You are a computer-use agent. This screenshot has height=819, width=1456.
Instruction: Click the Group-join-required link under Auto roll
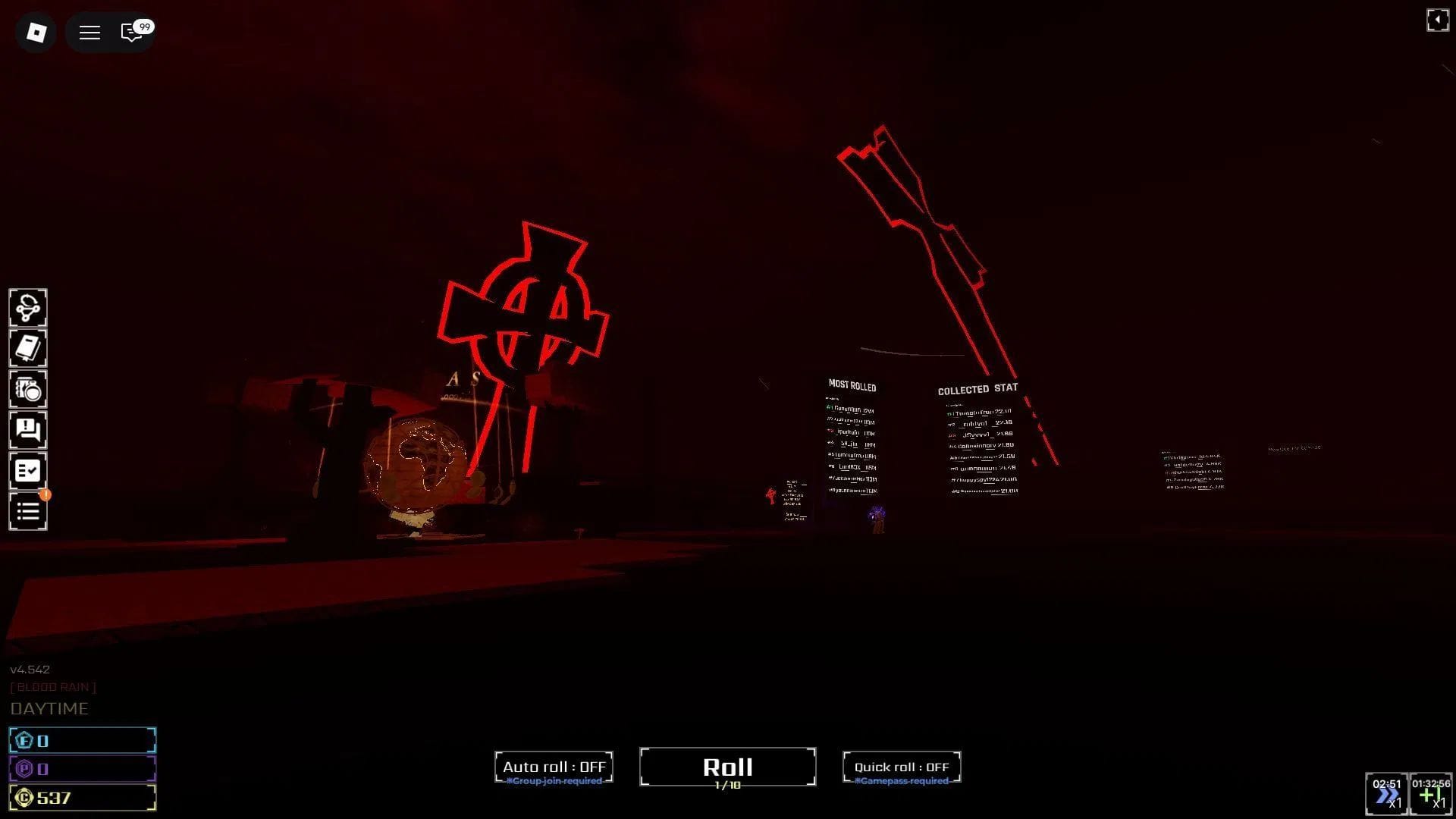(554, 780)
